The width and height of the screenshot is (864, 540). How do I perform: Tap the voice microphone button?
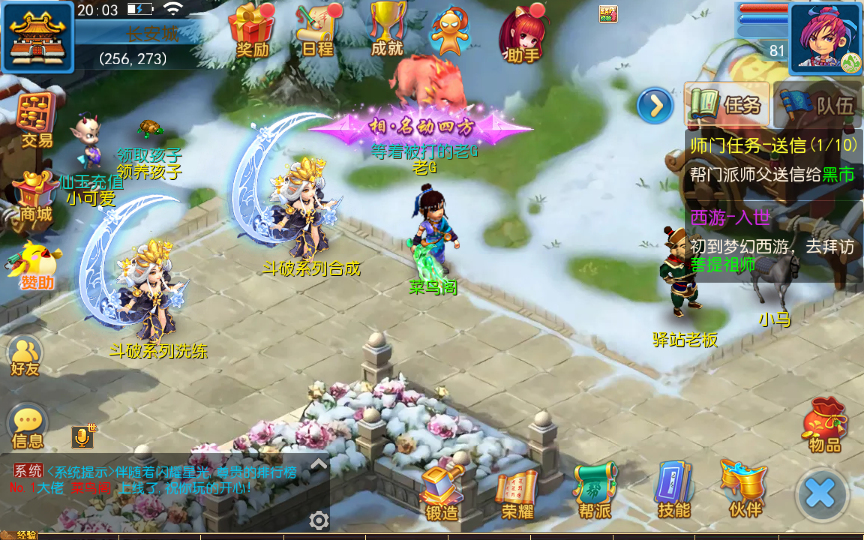(x=82, y=436)
